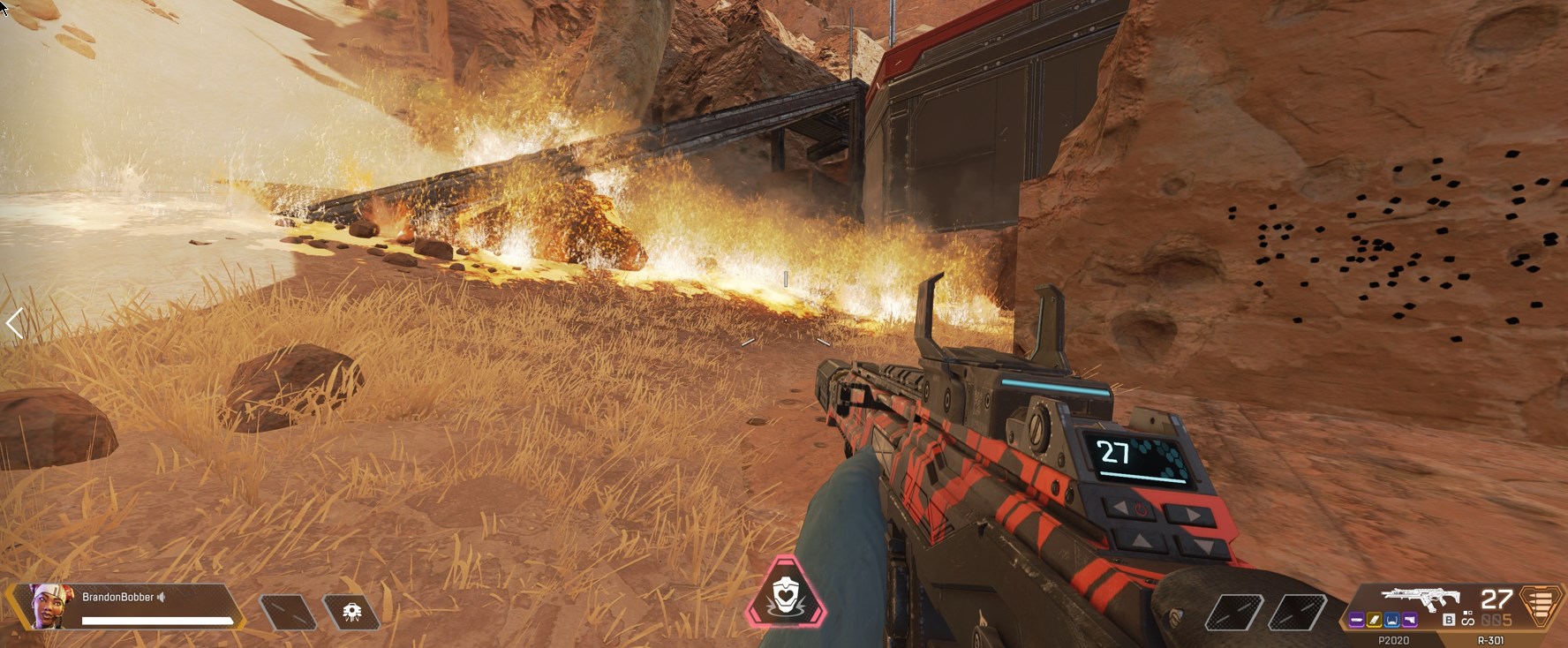Click the right arrow on the weapon screen
The width and height of the screenshot is (1568, 648).
(x=1193, y=513)
